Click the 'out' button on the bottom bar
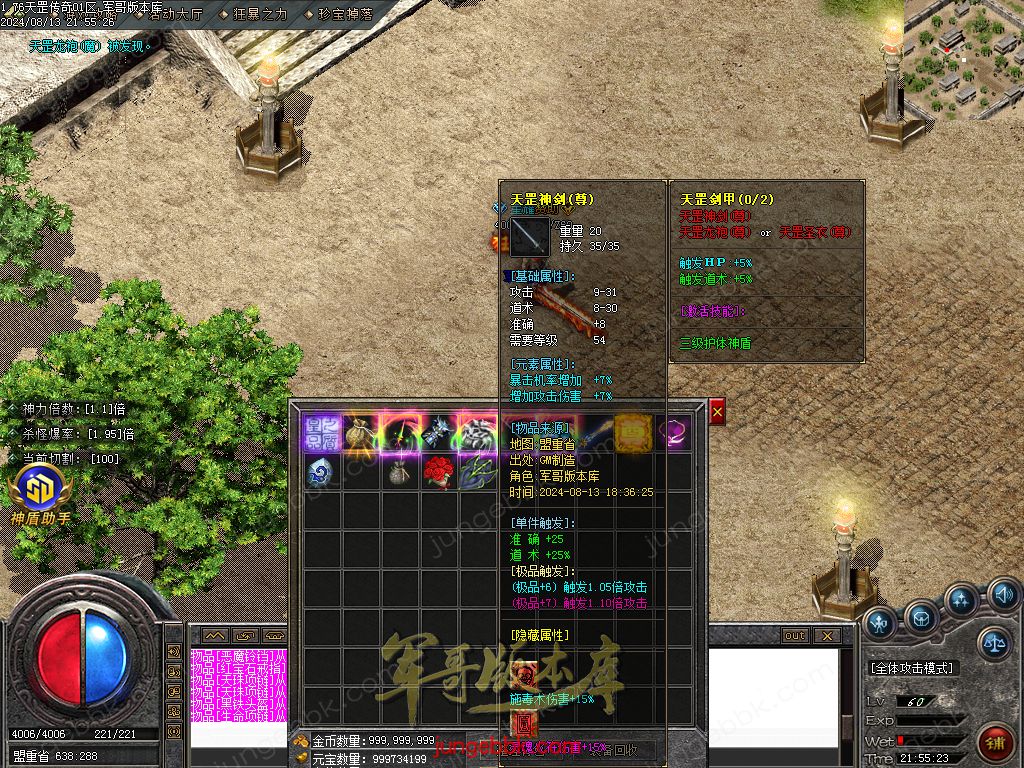 795,636
